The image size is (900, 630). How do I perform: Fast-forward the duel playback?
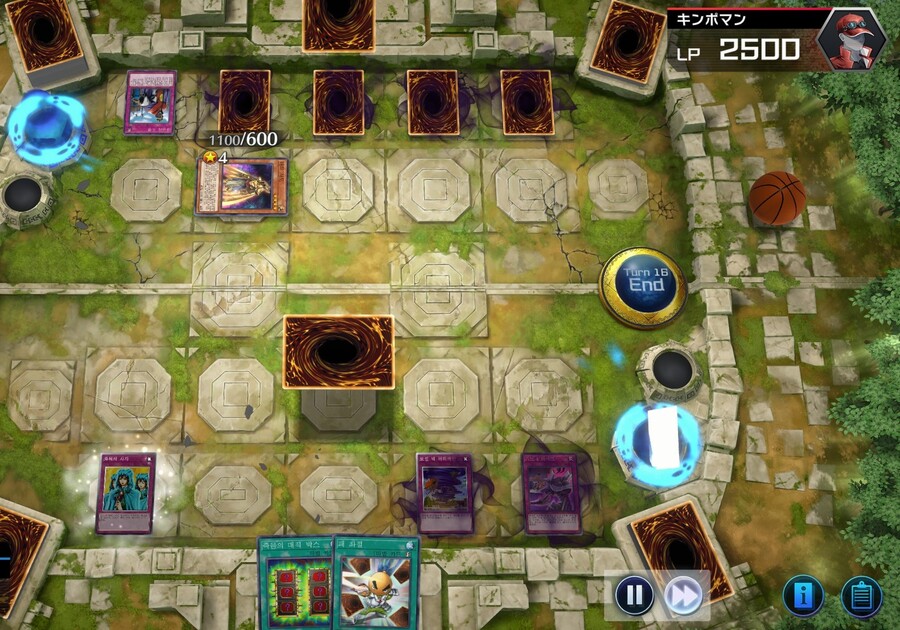684,596
